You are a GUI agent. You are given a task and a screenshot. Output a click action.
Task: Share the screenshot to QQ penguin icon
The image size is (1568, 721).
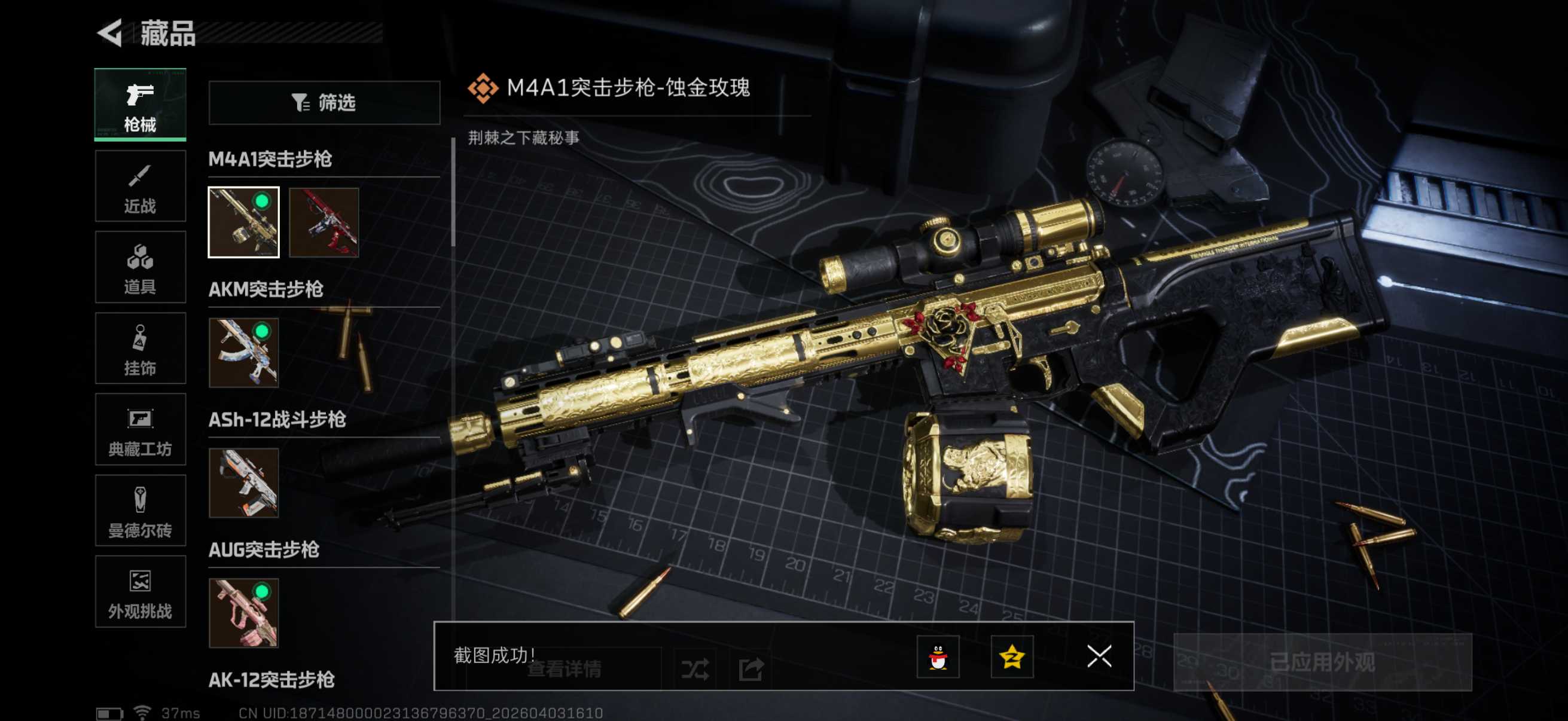coord(938,656)
